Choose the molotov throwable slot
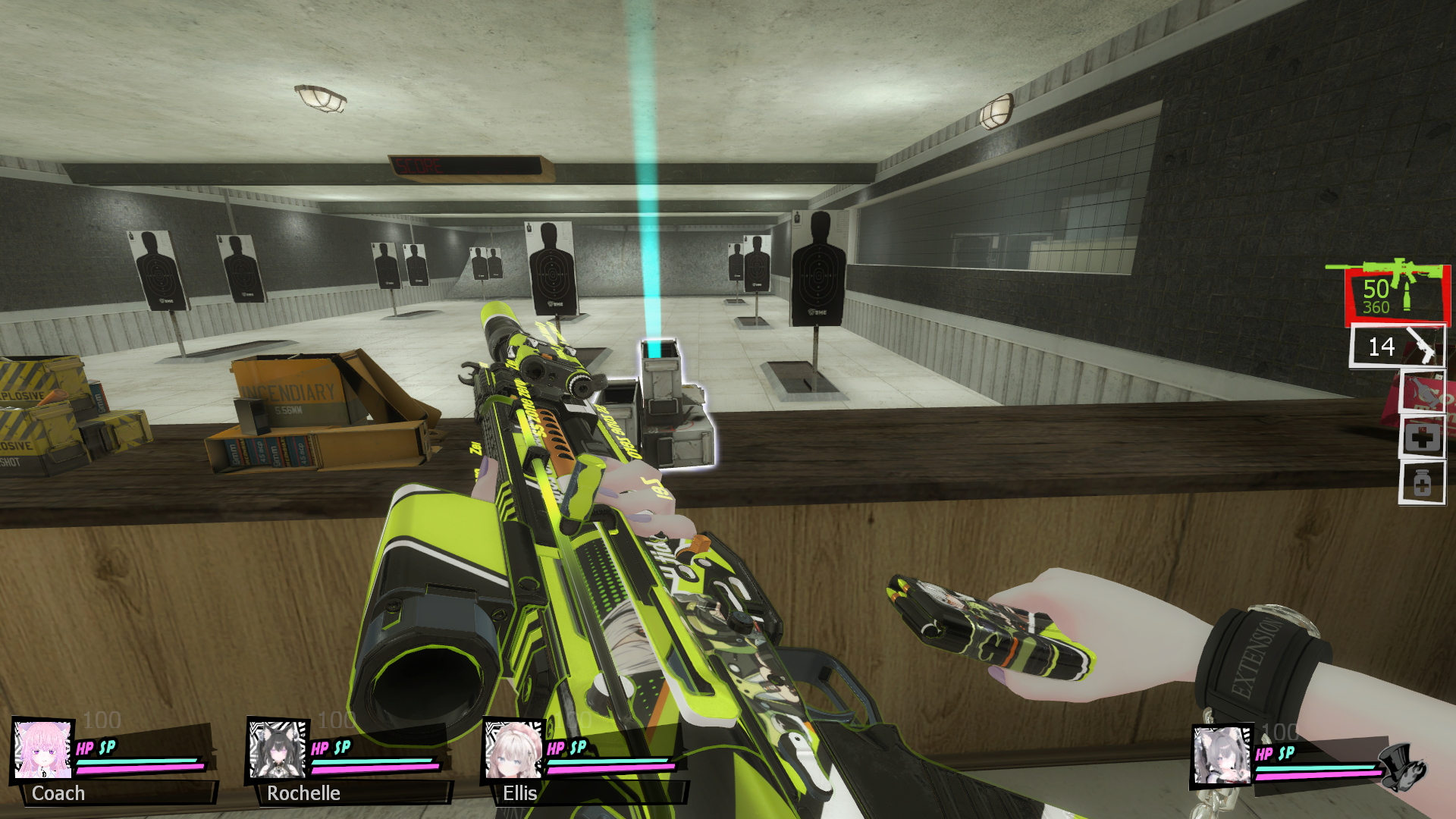This screenshot has width=1456, height=819. [1423, 393]
